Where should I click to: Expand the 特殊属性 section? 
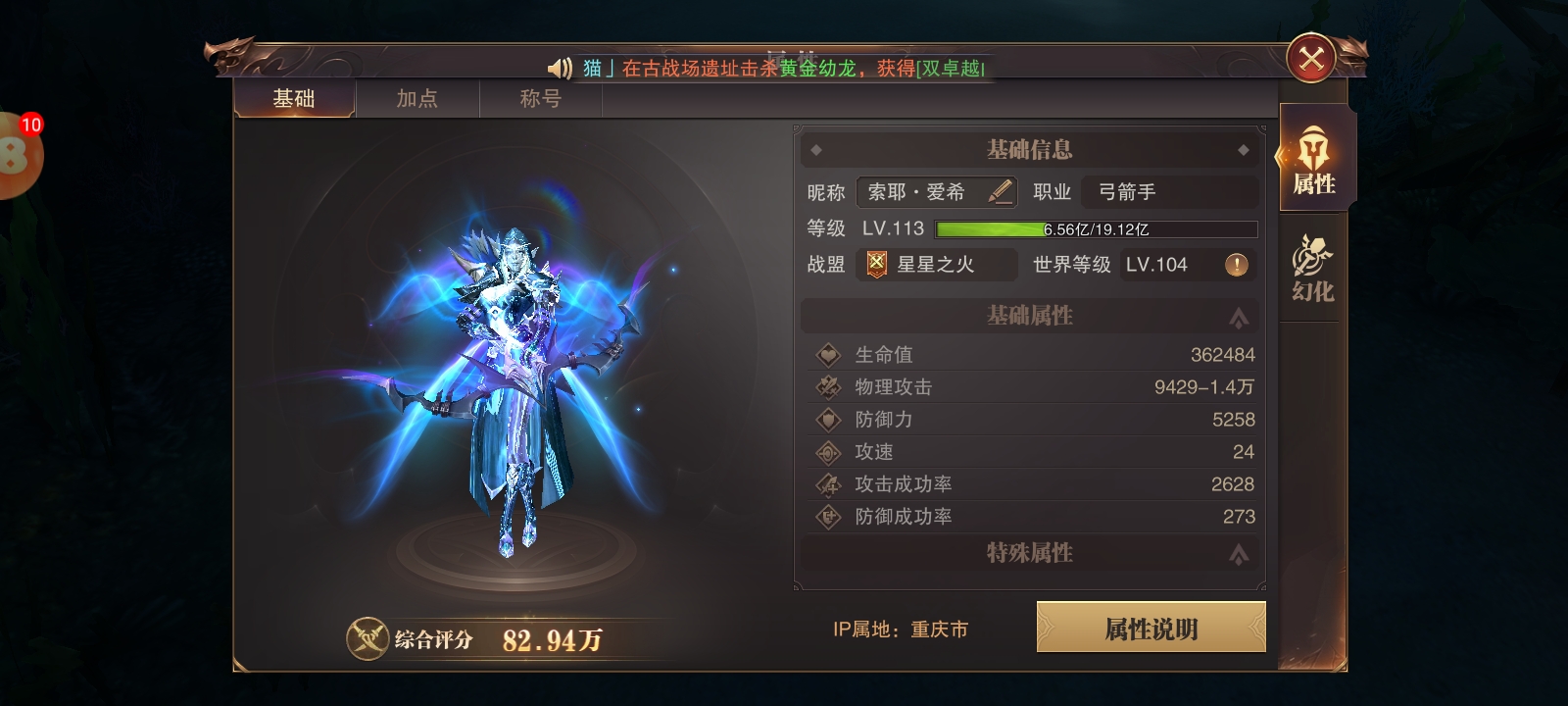(1239, 554)
